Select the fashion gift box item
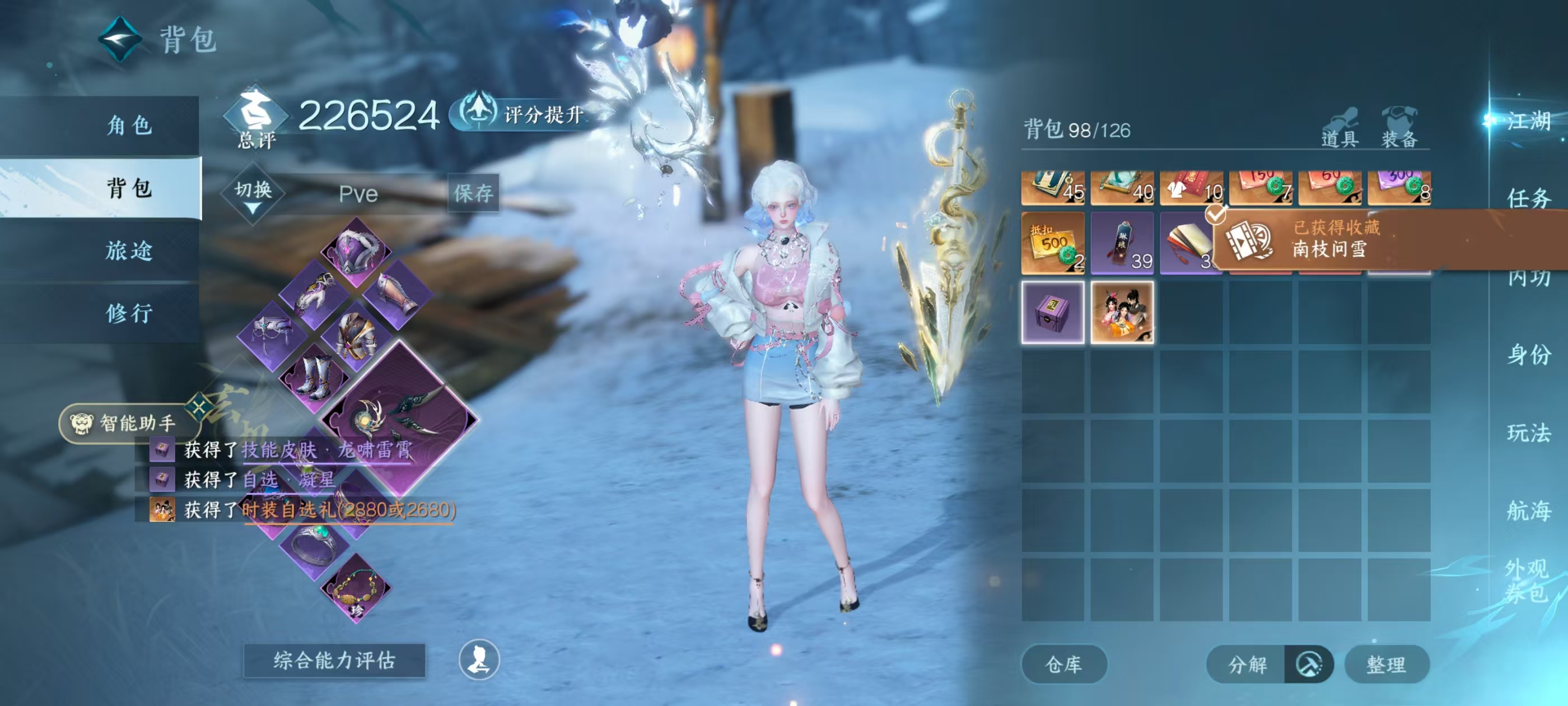This screenshot has height=706, width=1568. [x=1122, y=313]
